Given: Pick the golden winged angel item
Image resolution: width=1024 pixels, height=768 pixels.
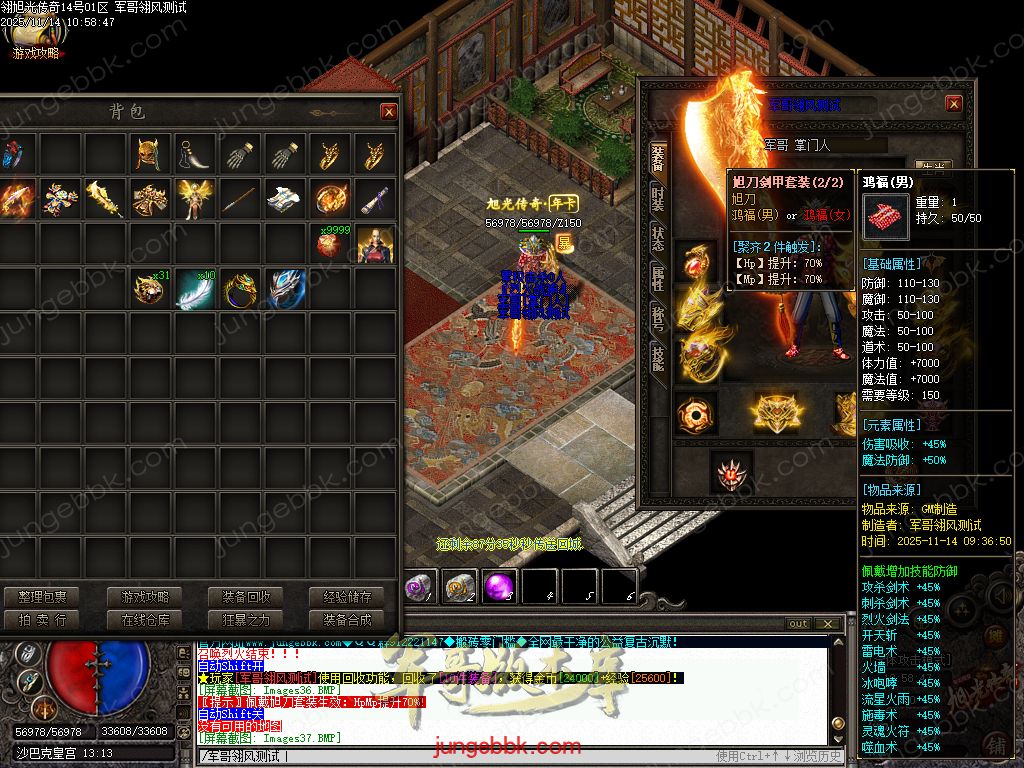Looking at the screenshot, I should (x=194, y=199).
